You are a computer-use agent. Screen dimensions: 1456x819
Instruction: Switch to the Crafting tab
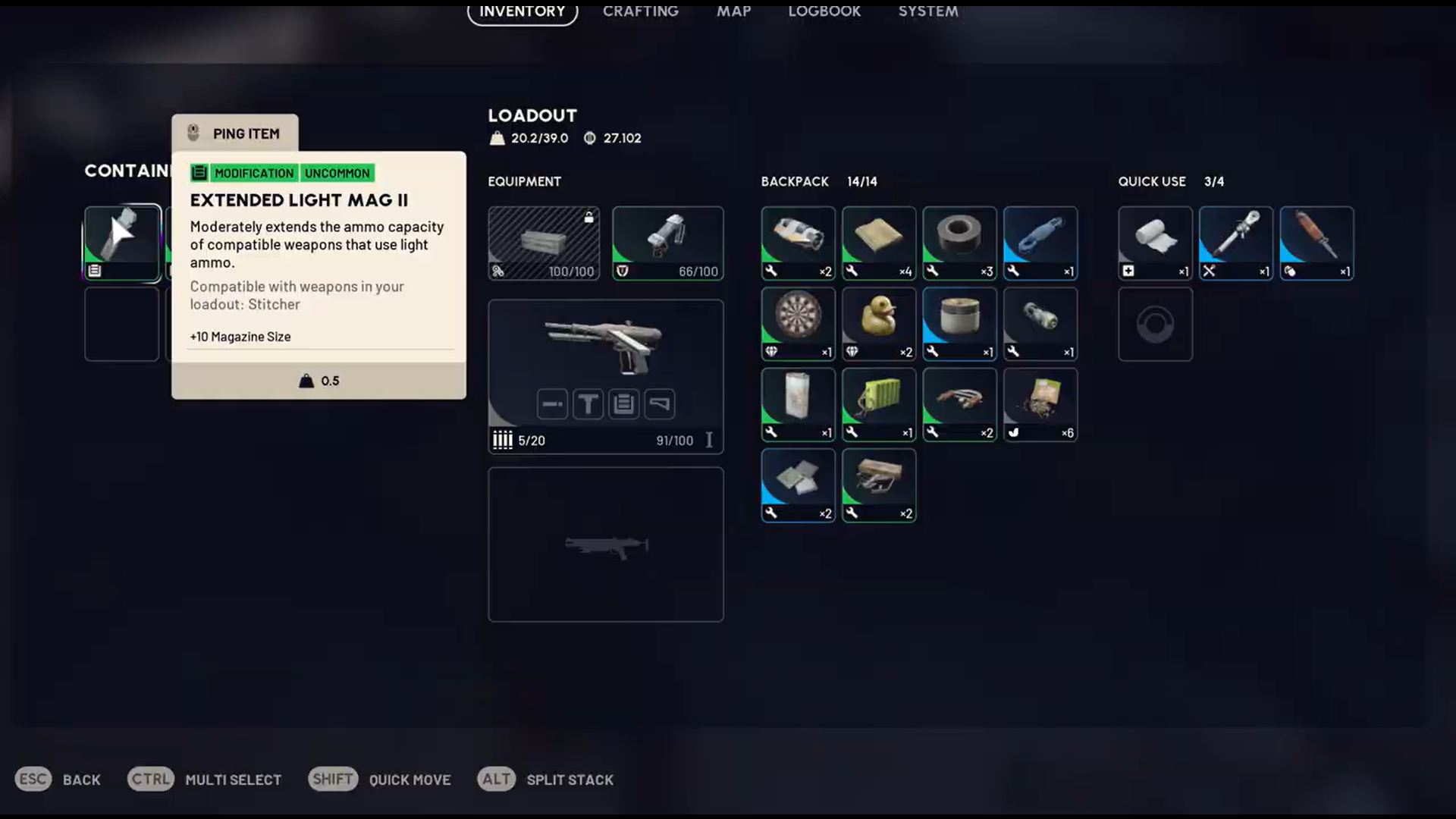point(640,11)
